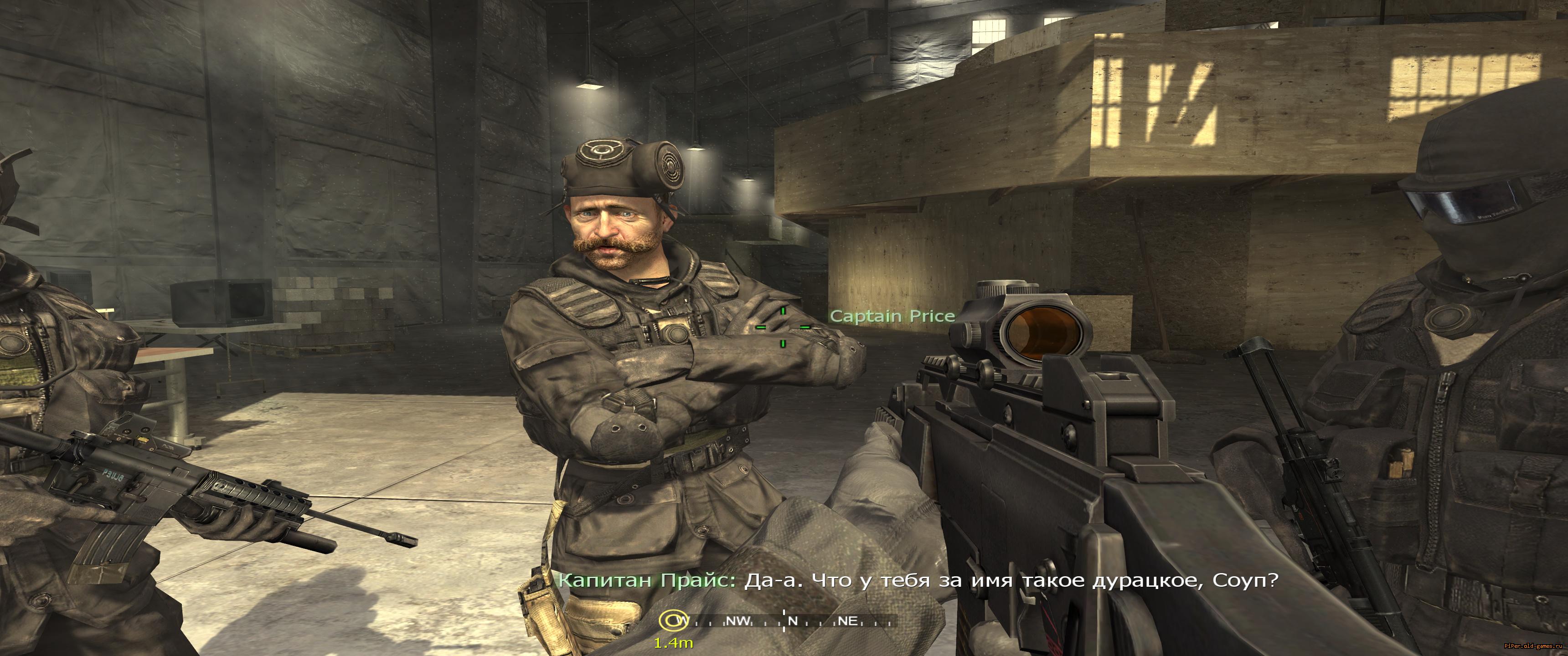Click the yellow objective marker on the compass

(670, 621)
